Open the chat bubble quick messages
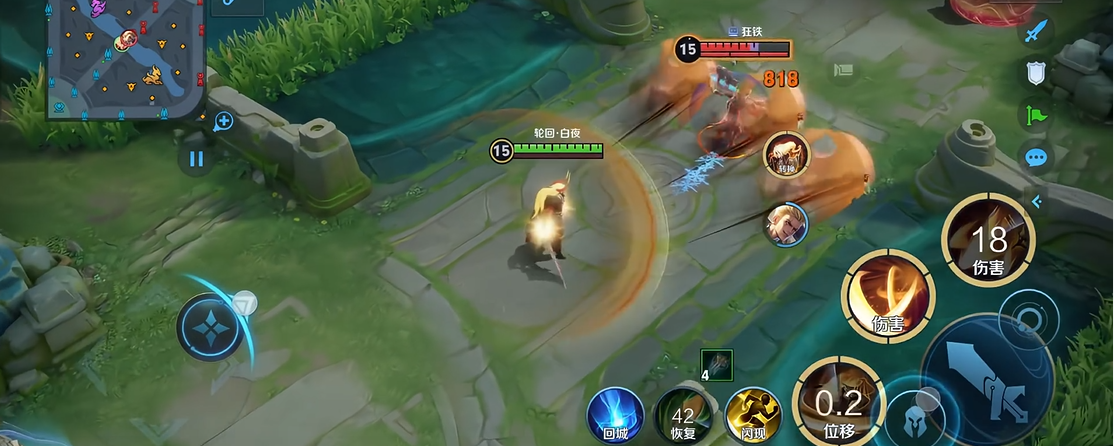Screen dimensions: 1114x446 click(x=1036, y=157)
